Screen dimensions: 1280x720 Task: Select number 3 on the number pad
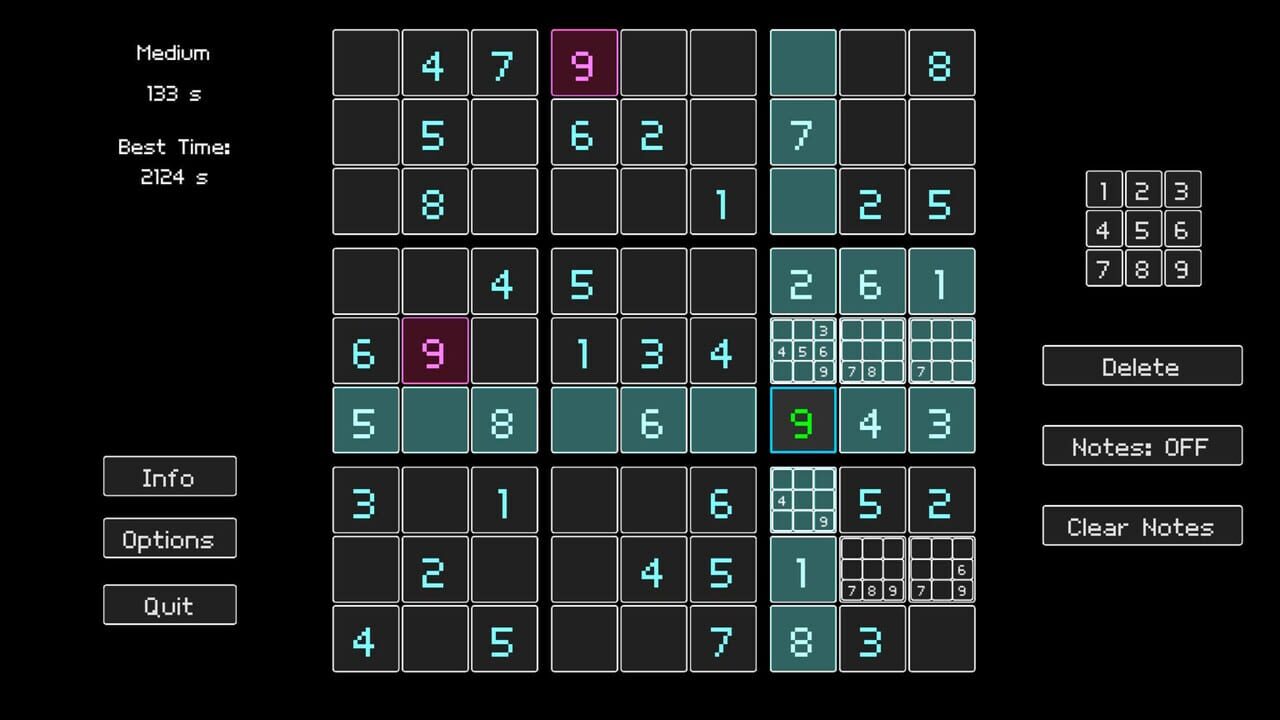click(x=1182, y=190)
